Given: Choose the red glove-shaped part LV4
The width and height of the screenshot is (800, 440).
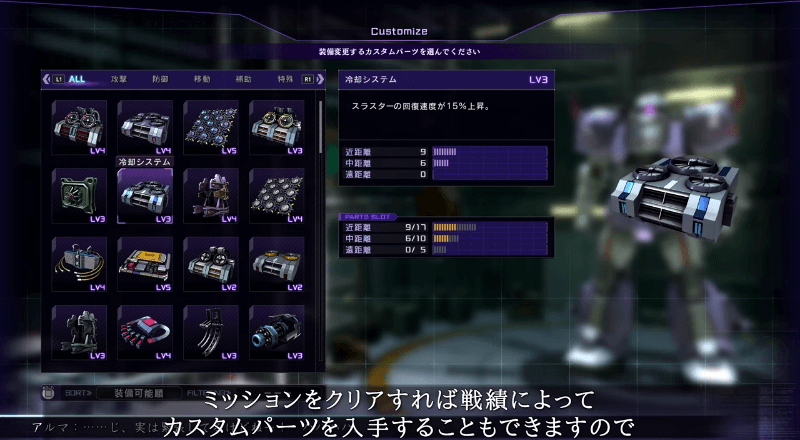Looking at the screenshot, I should pyautogui.click(x=145, y=331).
